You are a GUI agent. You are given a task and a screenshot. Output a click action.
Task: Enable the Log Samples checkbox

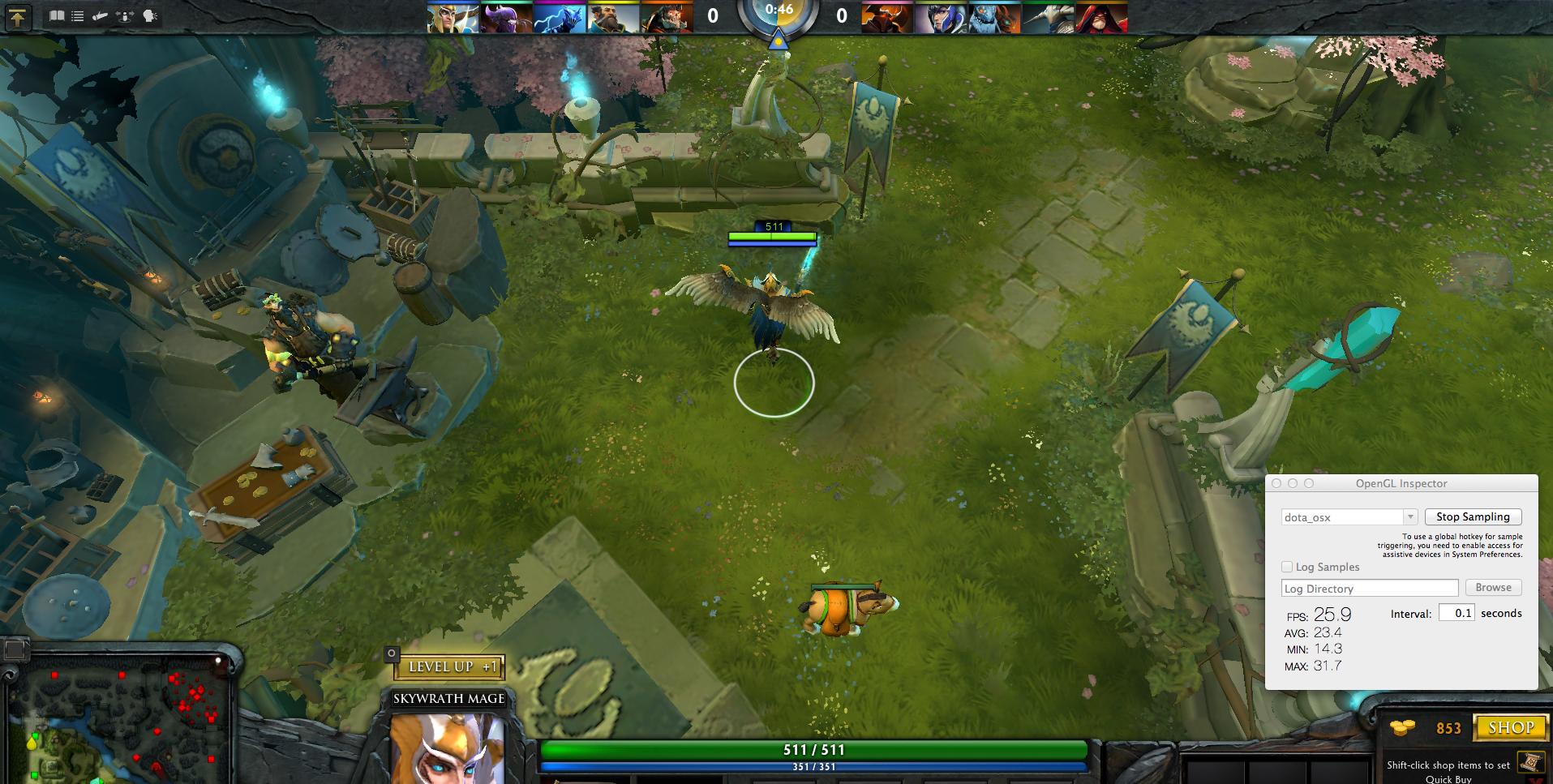[x=1287, y=567]
